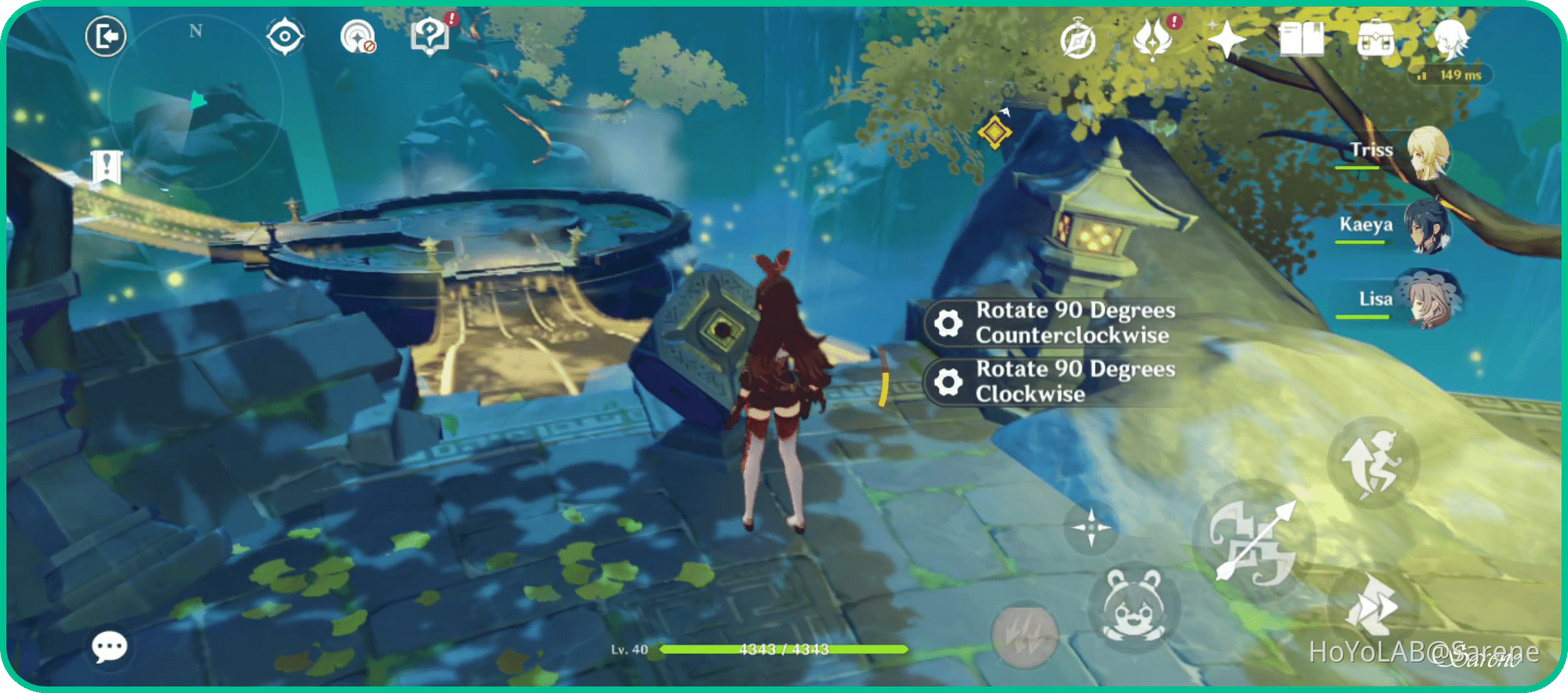The image size is (1568, 693).
Task: Open the Adventurer Handbook book icon
Action: 1302,38
